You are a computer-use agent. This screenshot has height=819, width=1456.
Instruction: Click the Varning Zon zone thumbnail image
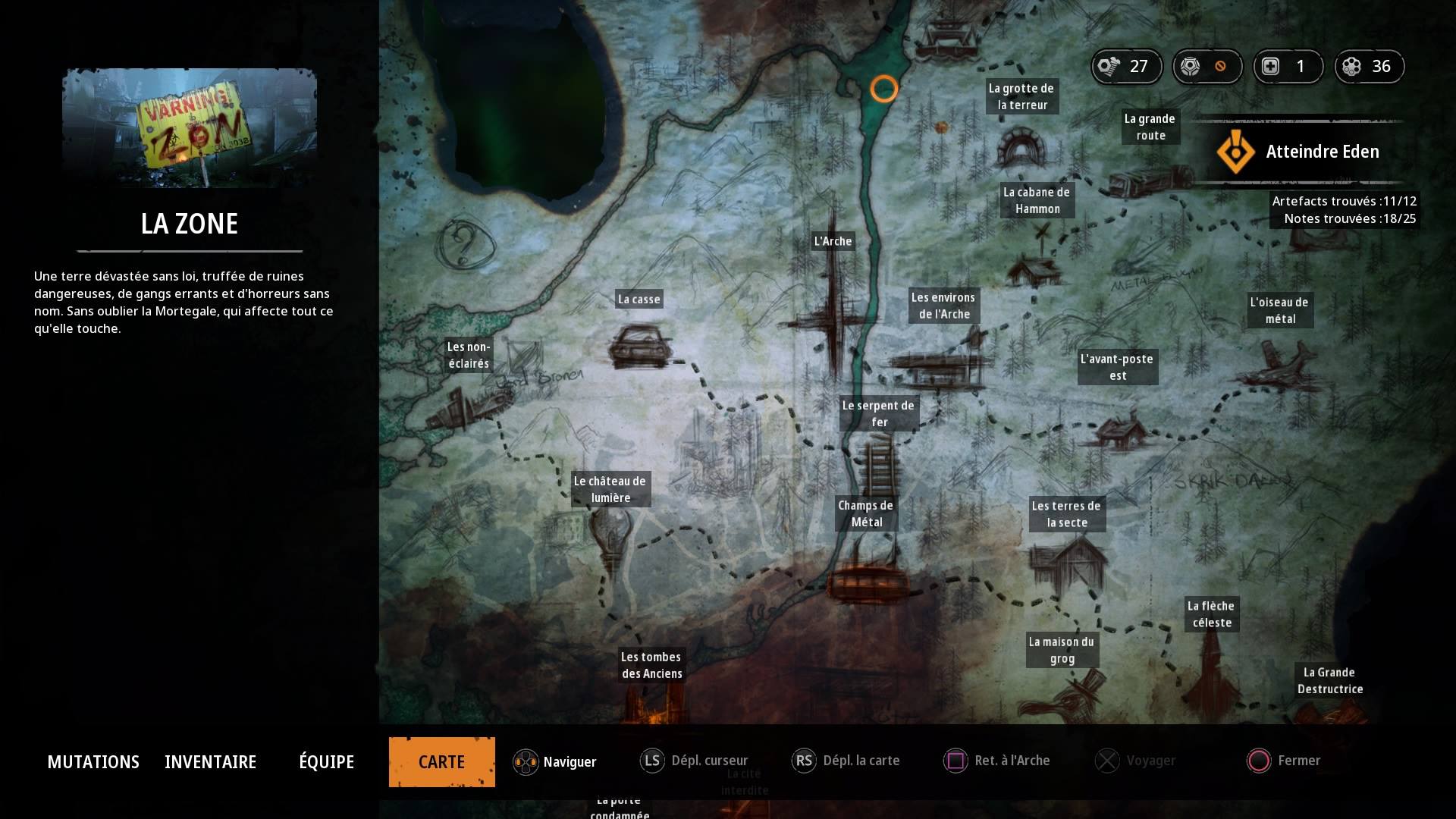pos(188,128)
